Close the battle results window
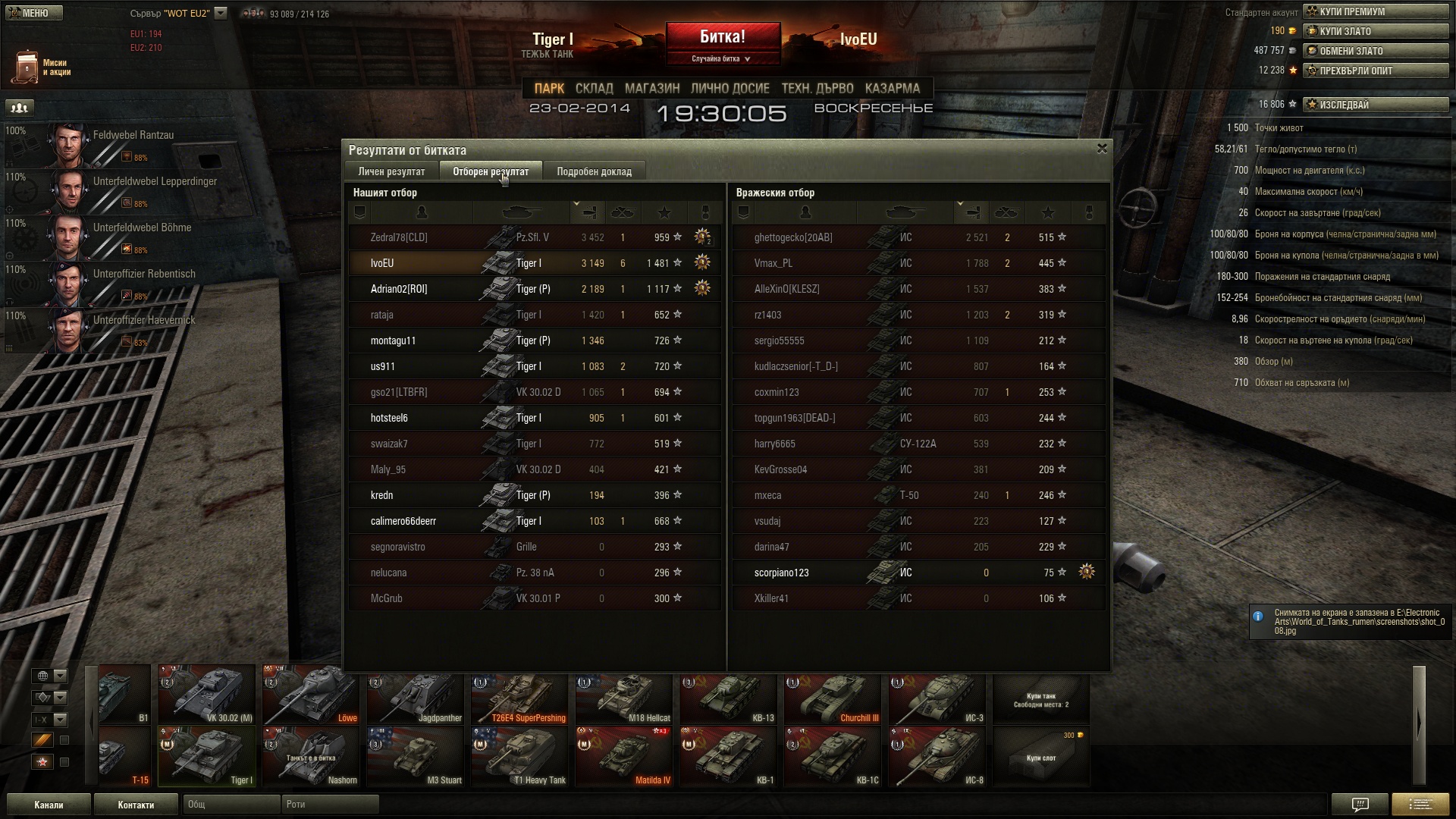This screenshot has height=819, width=1456. (1102, 149)
